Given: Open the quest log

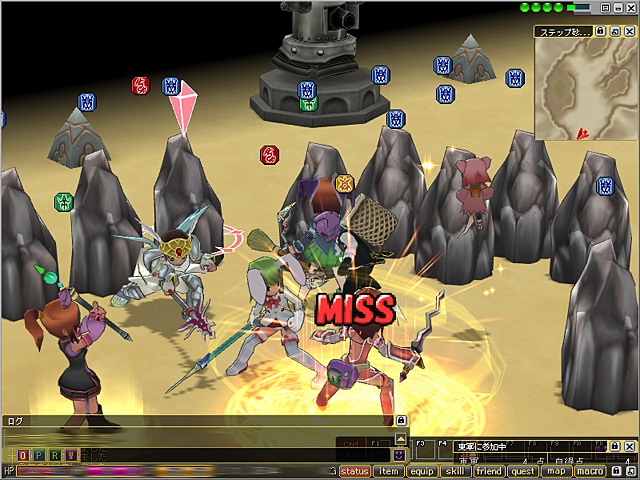Looking at the screenshot, I should pyautogui.click(x=522, y=471).
